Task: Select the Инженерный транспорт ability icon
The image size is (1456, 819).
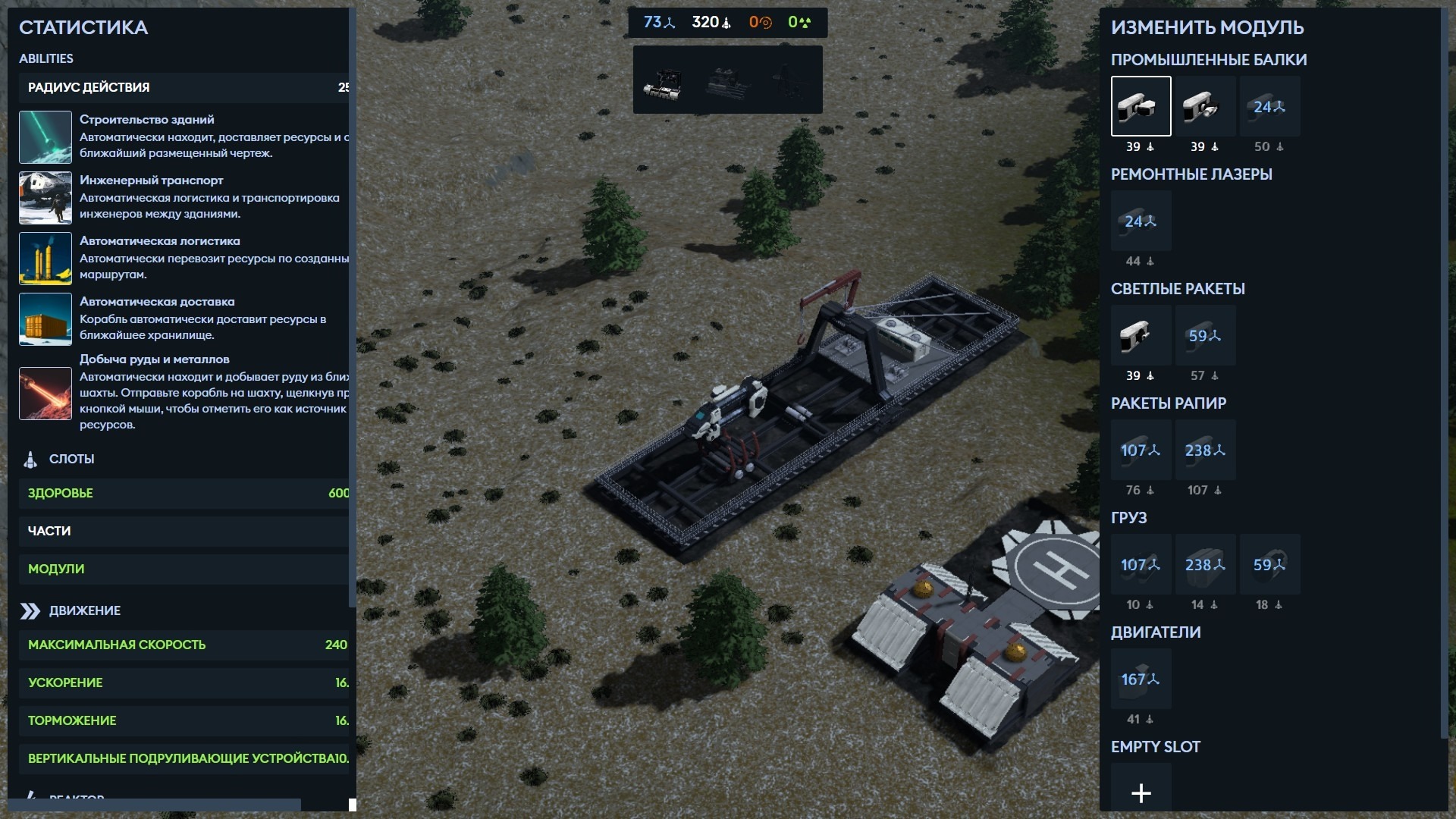Action: [x=45, y=198]
